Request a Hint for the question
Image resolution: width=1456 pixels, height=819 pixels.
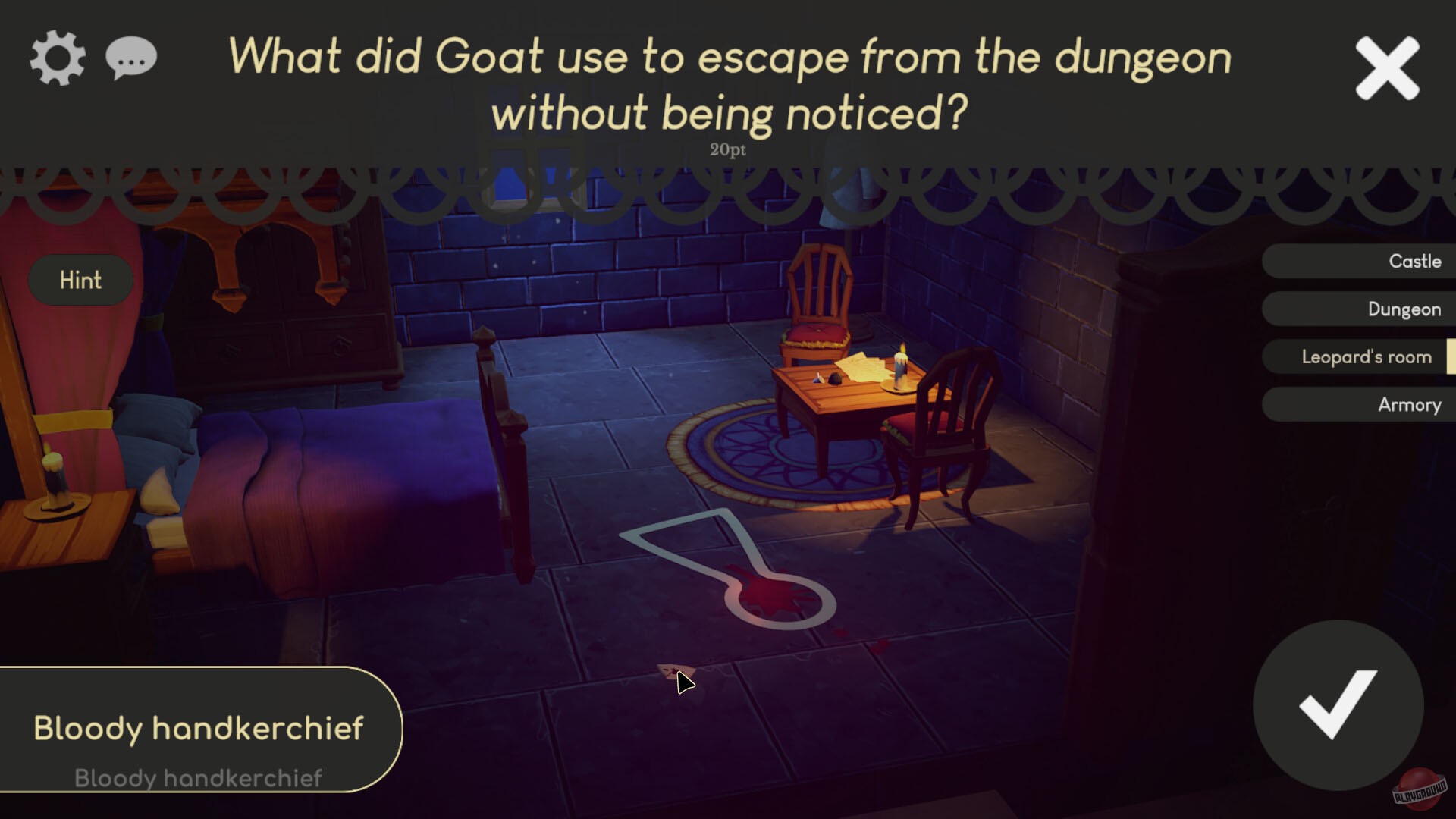(x=80, y=279)
